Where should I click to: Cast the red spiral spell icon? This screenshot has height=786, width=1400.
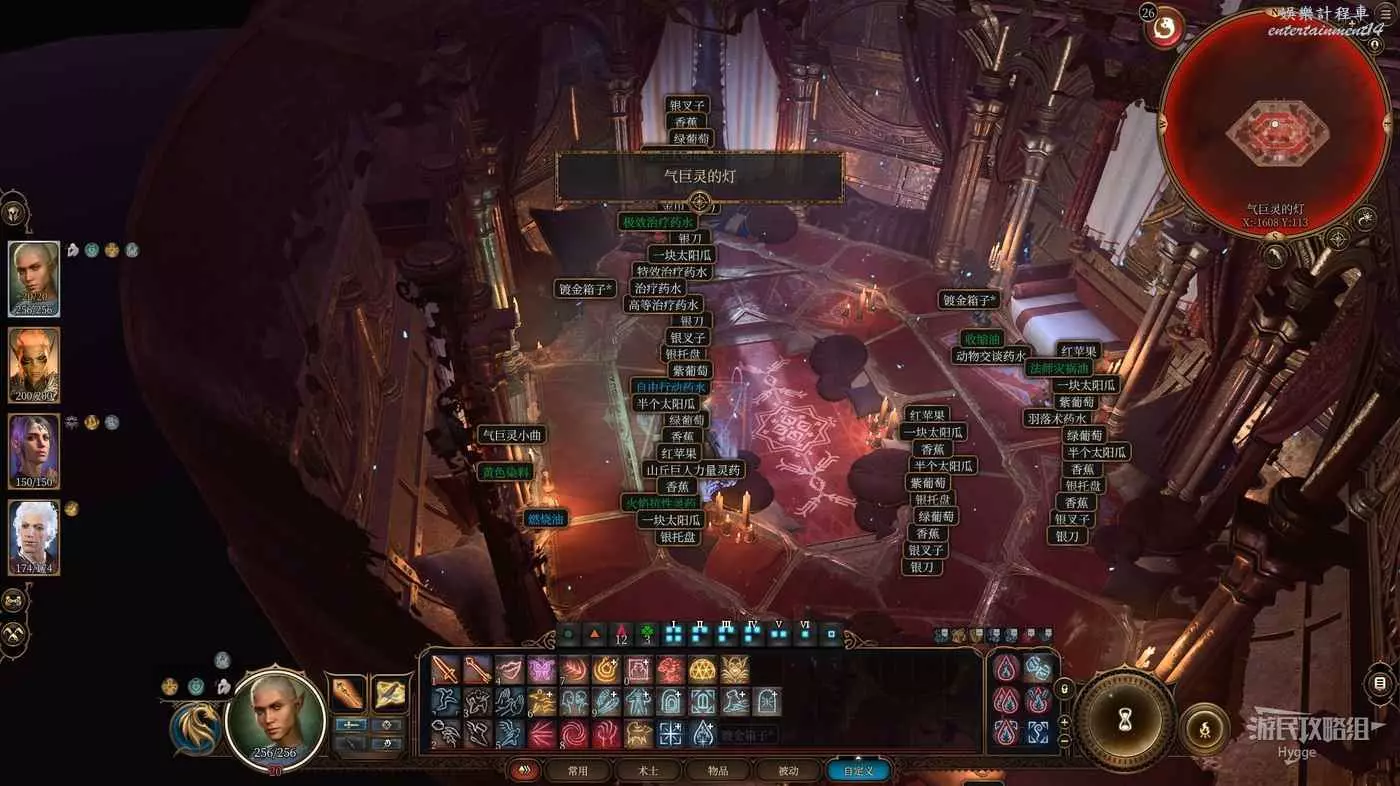(574, 734)
